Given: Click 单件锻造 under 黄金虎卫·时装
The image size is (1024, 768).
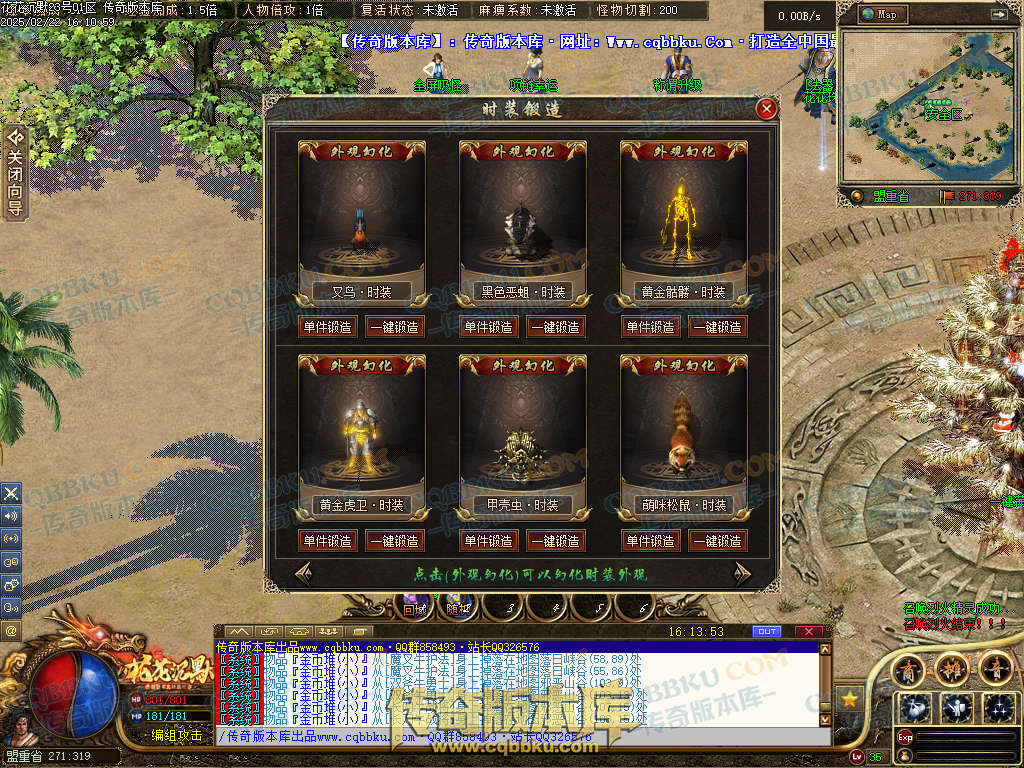Looking at the screenshot, I should coord(327,541).
